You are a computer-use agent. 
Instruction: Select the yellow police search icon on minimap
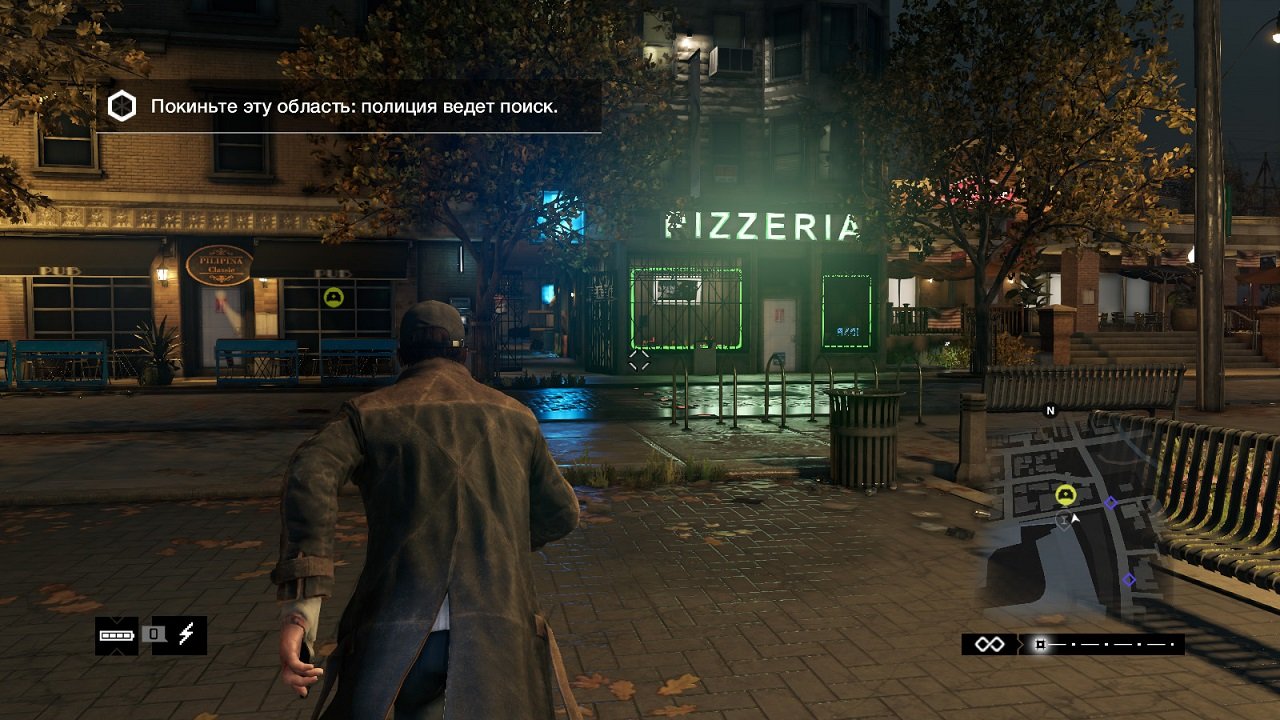(x=1065, y=494)
